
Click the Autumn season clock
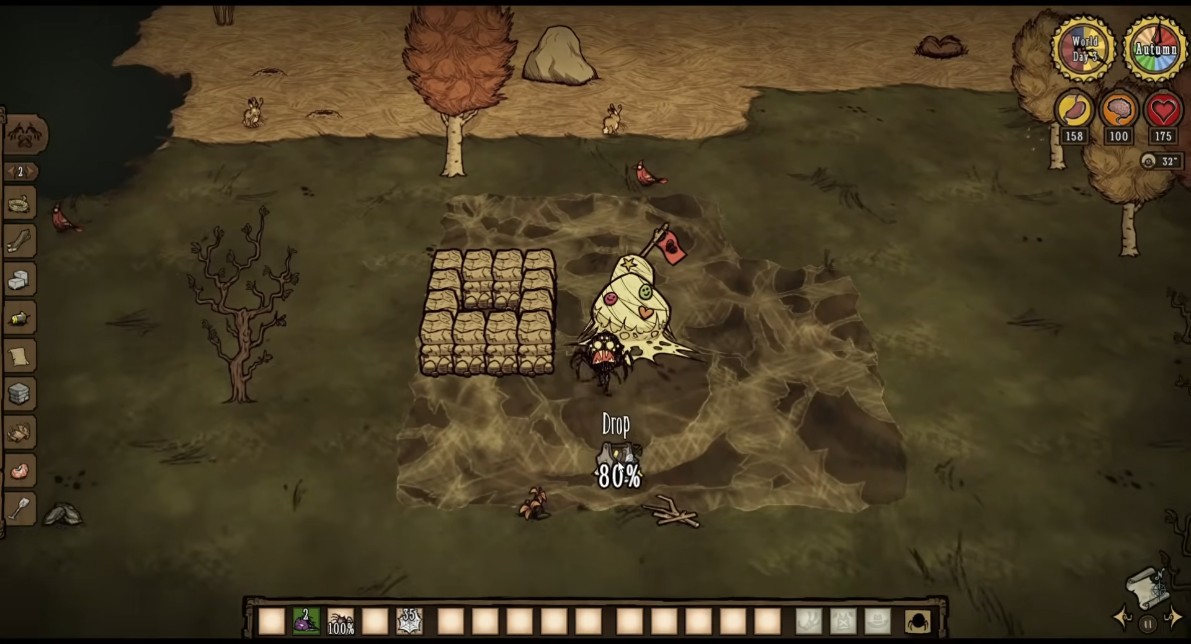[x=1155, y=48]
